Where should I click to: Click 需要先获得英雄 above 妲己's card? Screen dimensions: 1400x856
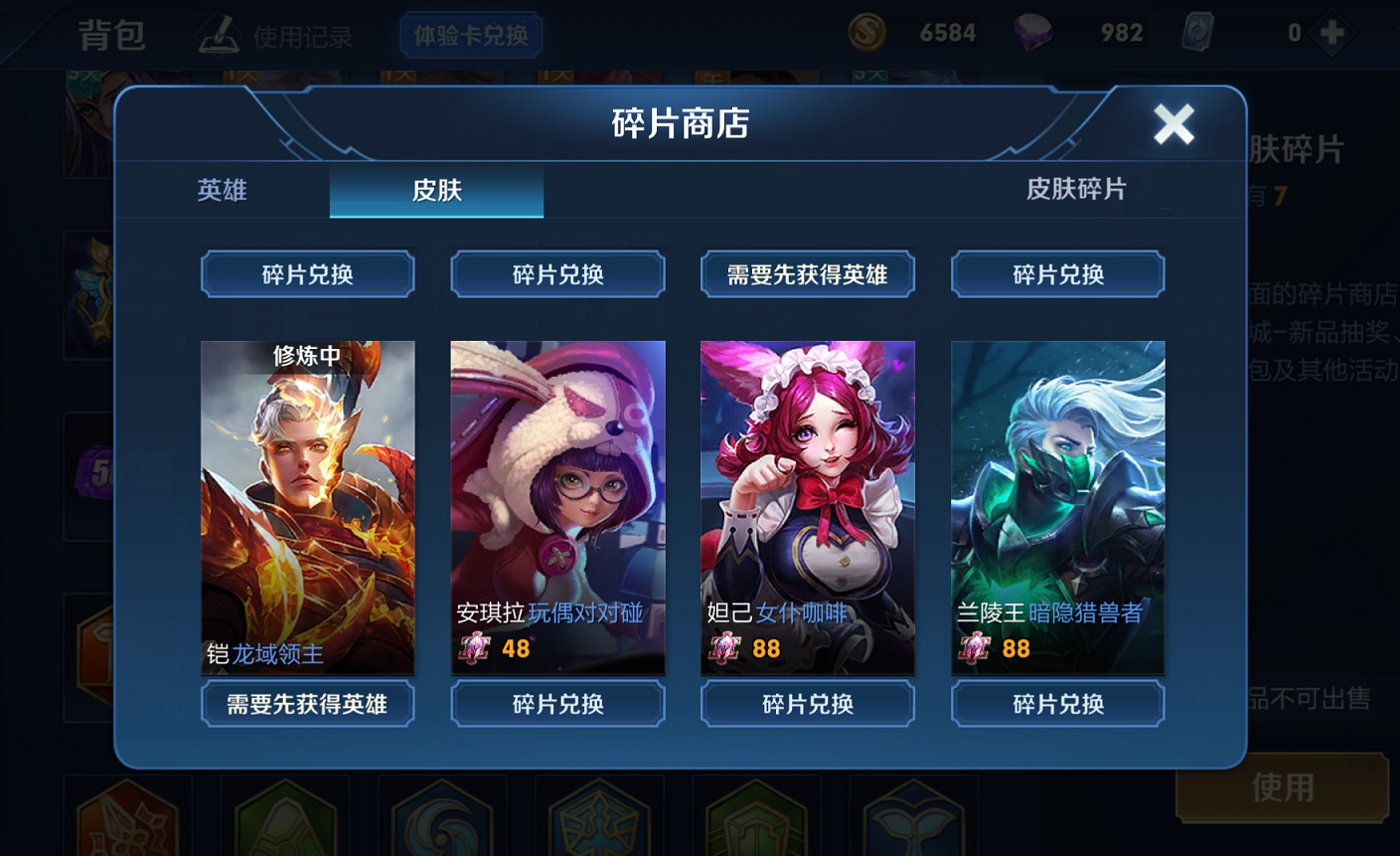(x=807, y=273)
